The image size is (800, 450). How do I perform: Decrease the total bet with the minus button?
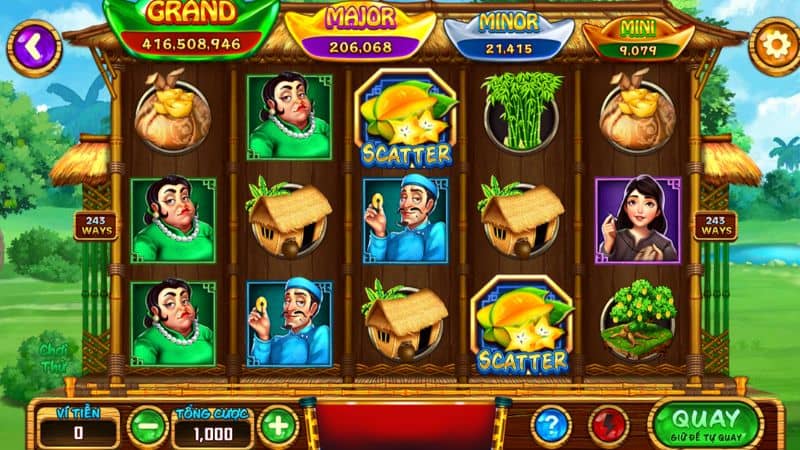pos(148,426)
